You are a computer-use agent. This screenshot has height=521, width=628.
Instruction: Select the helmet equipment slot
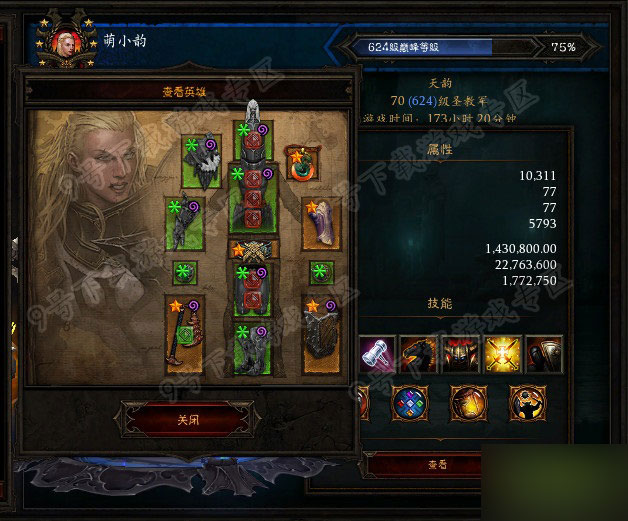(254, 138)
